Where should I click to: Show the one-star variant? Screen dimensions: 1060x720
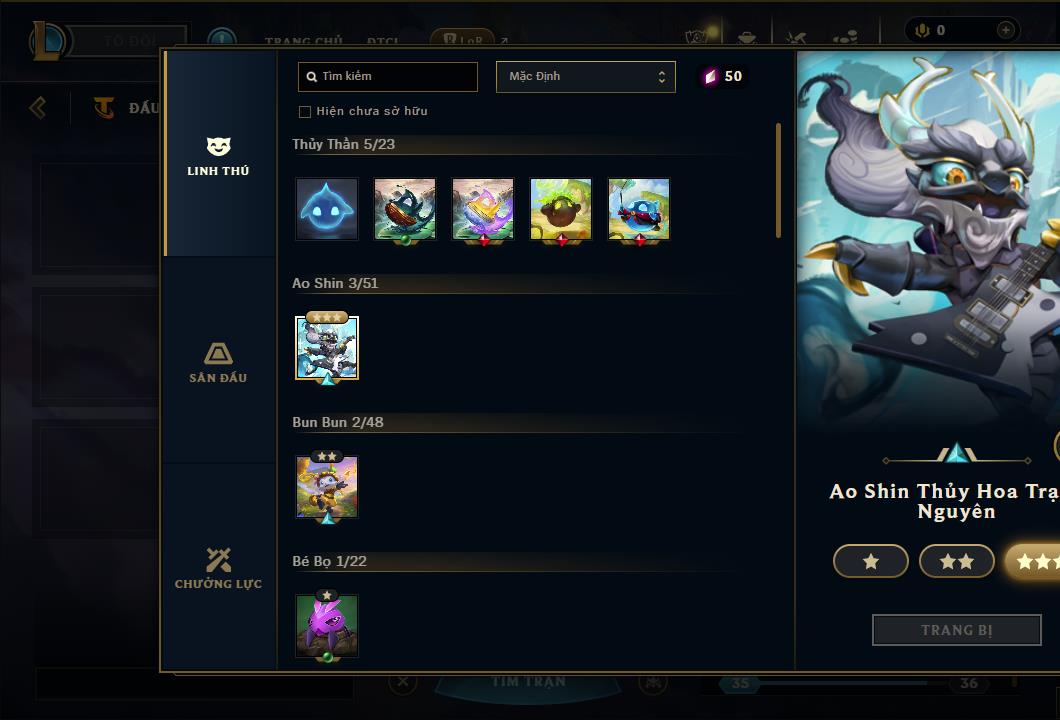[x=870, y=561]
